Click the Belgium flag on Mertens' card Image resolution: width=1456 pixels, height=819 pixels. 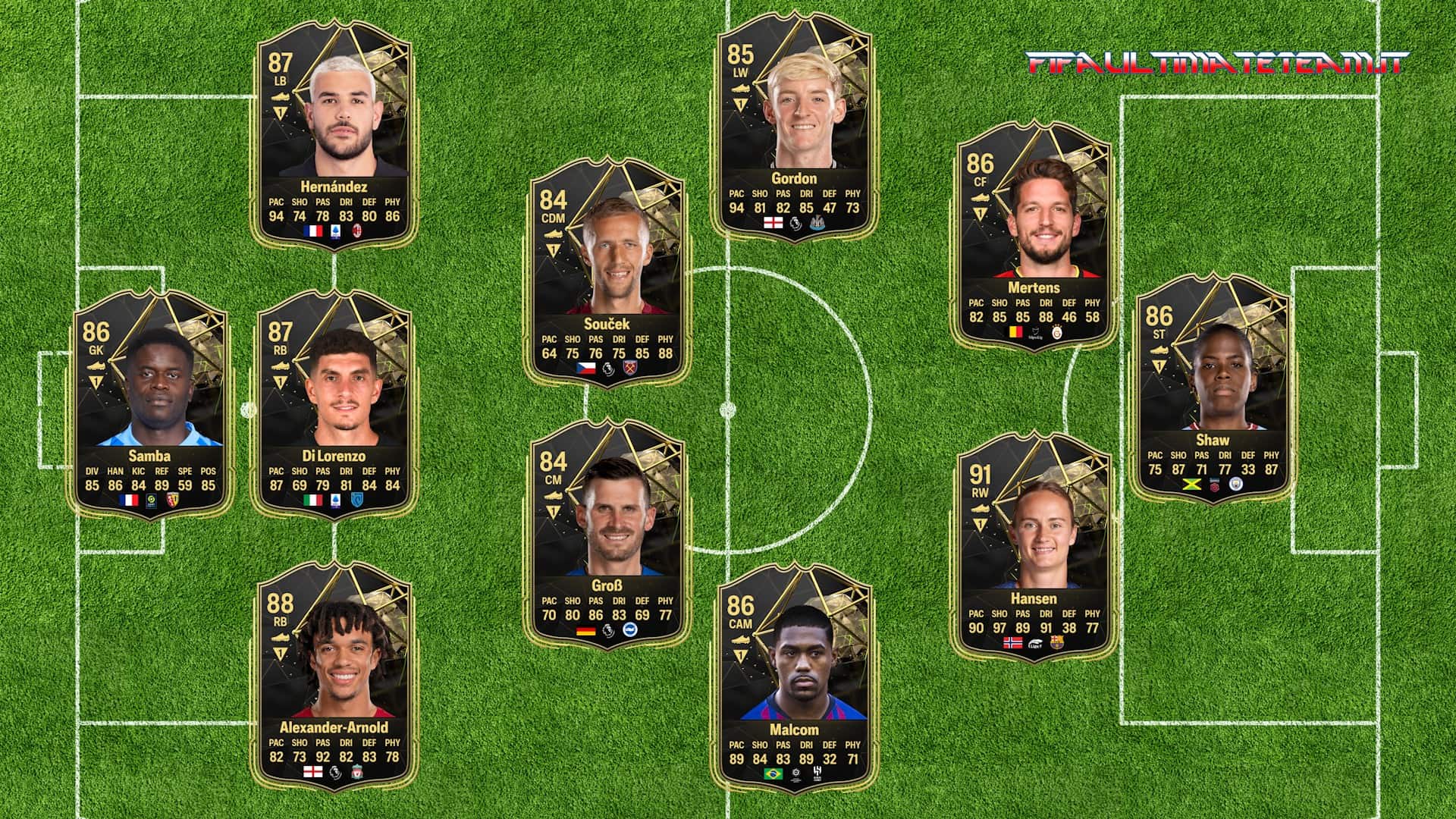click(1015, 331)
